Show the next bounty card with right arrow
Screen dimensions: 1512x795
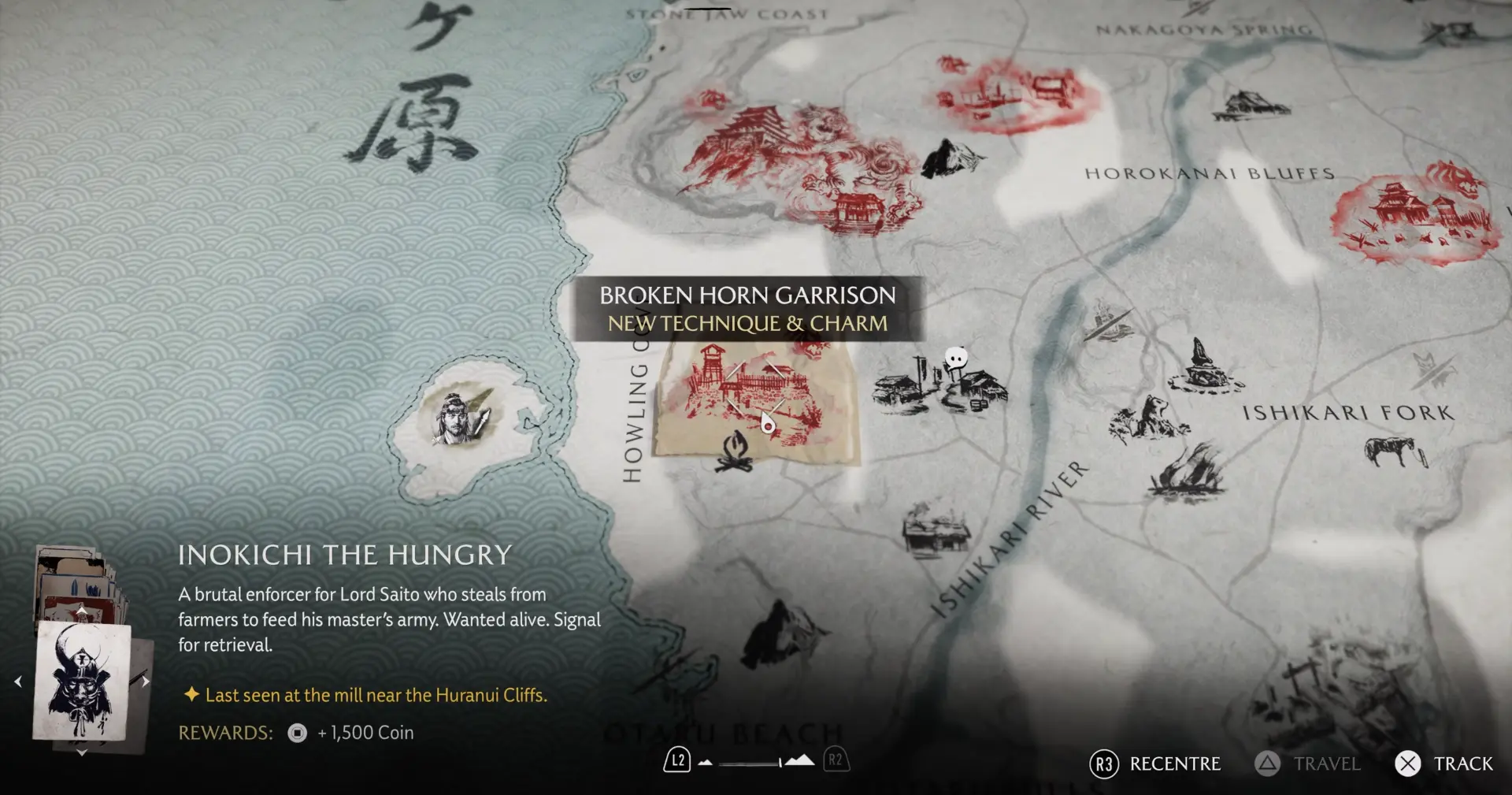pos(146,682)
